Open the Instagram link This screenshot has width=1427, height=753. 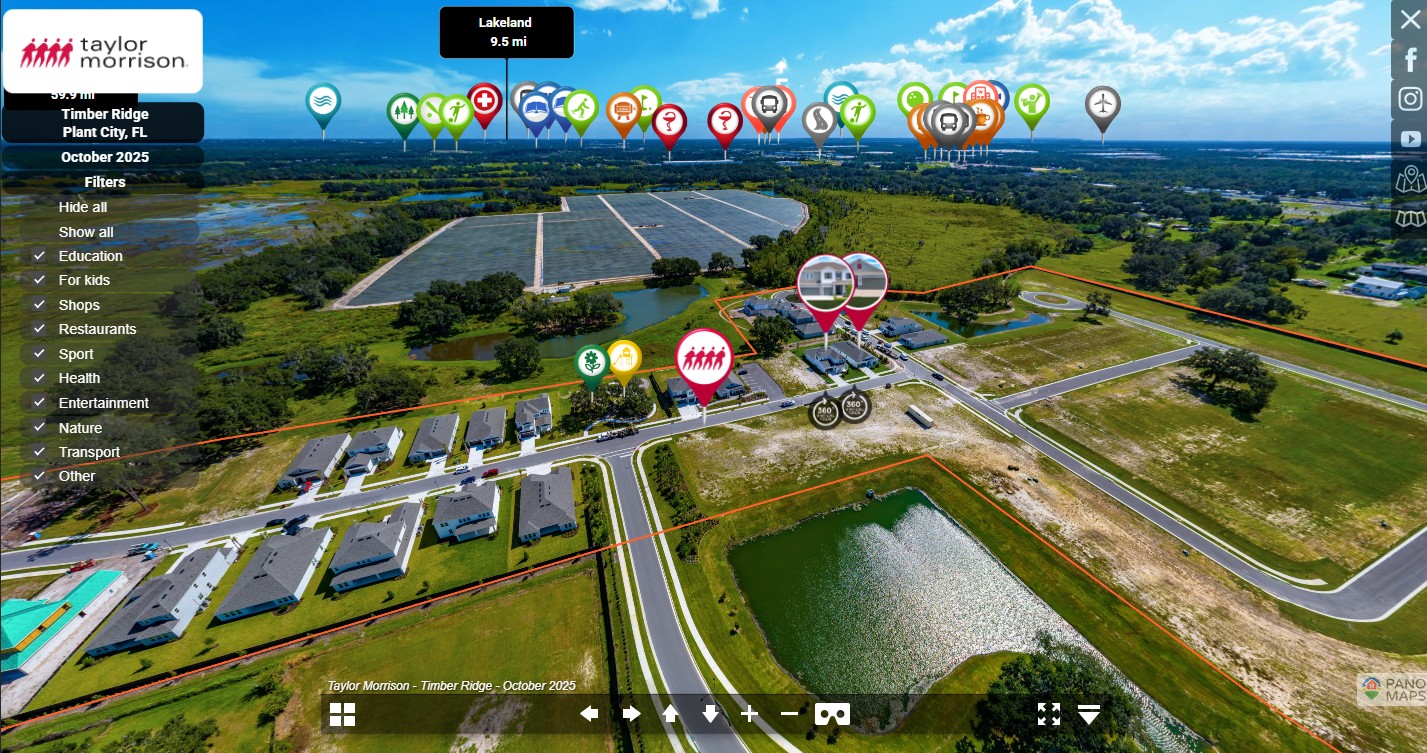(x=1410, y=99)
